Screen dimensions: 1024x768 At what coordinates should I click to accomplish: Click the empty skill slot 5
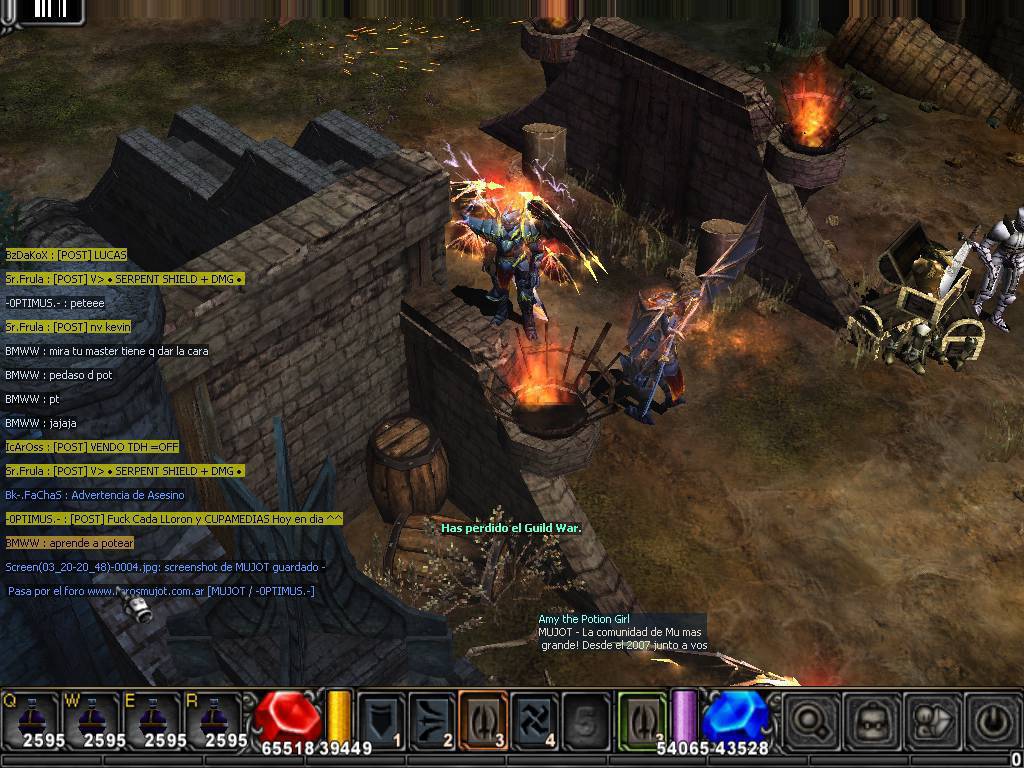click(x=585, y=718)
